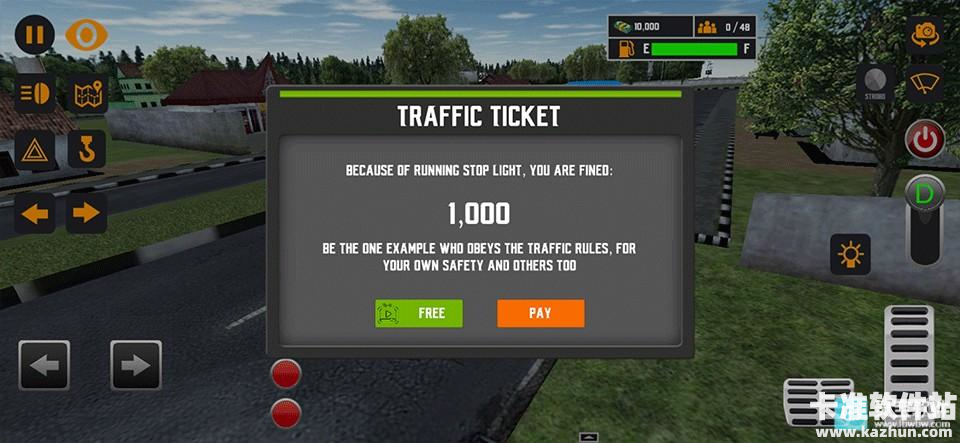The image size is (960, 443).
Task: Toggle the Strobo light button
Action: pos(875,84)
